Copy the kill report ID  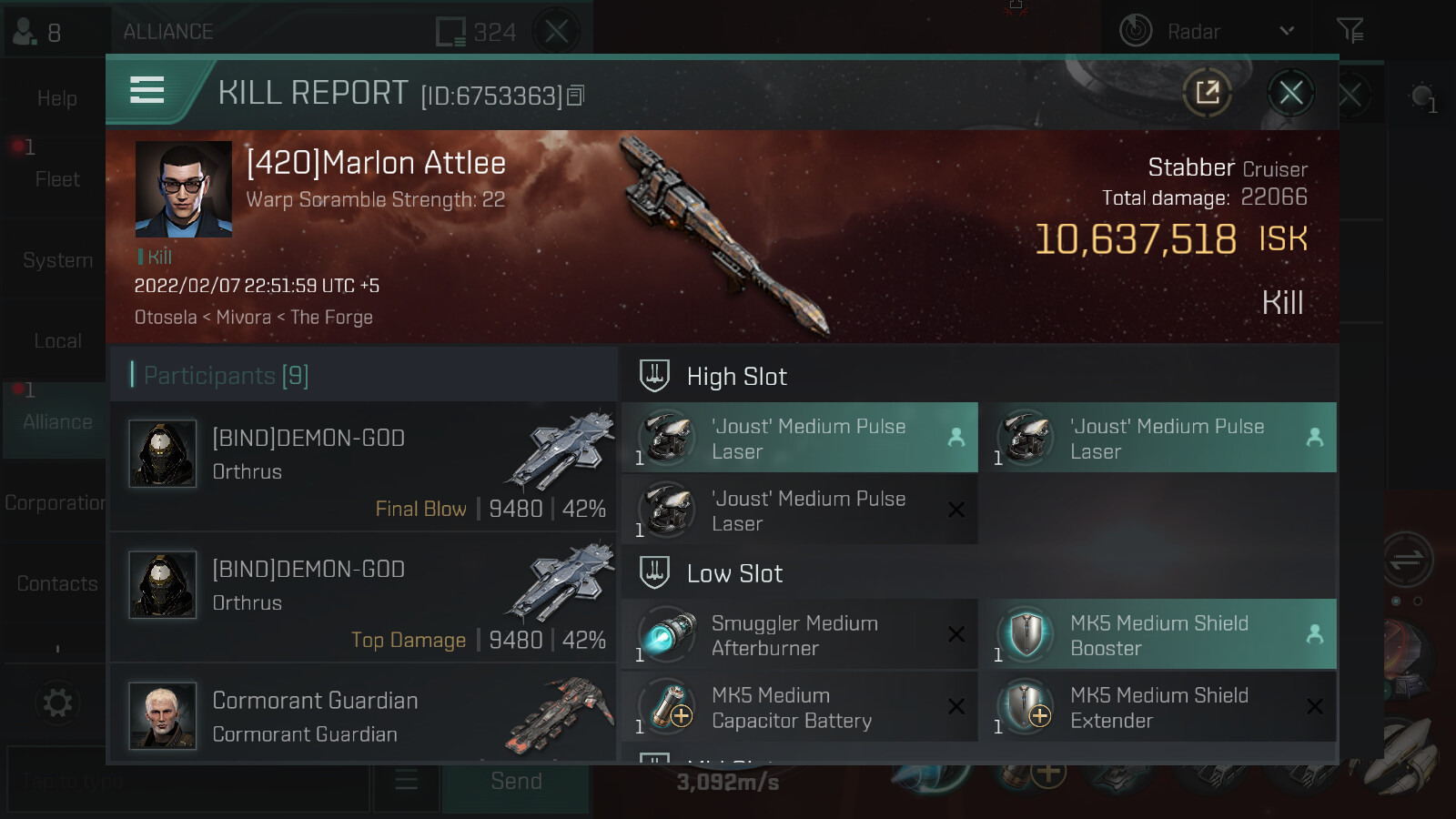pyautogui.click(x=575, y=96)
